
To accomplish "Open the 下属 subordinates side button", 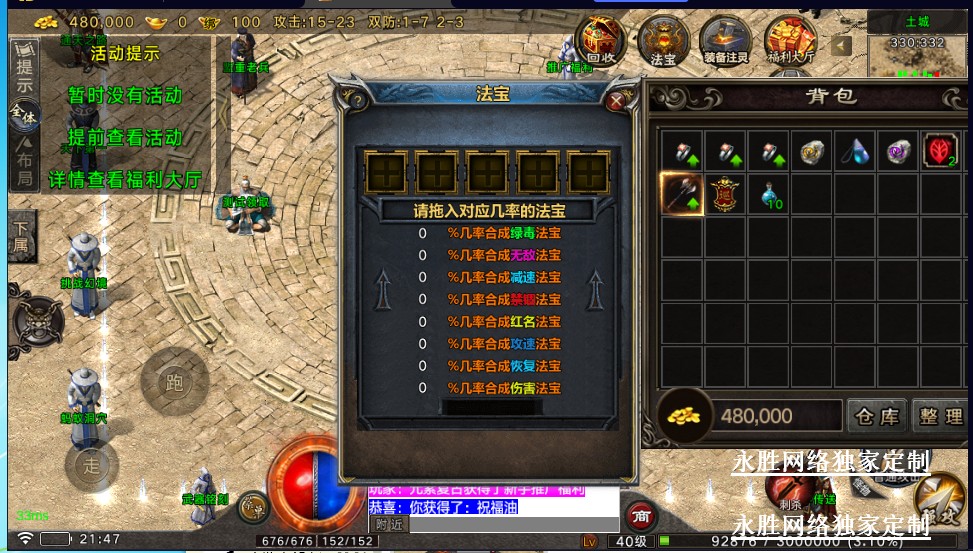I will click(21, 238).
